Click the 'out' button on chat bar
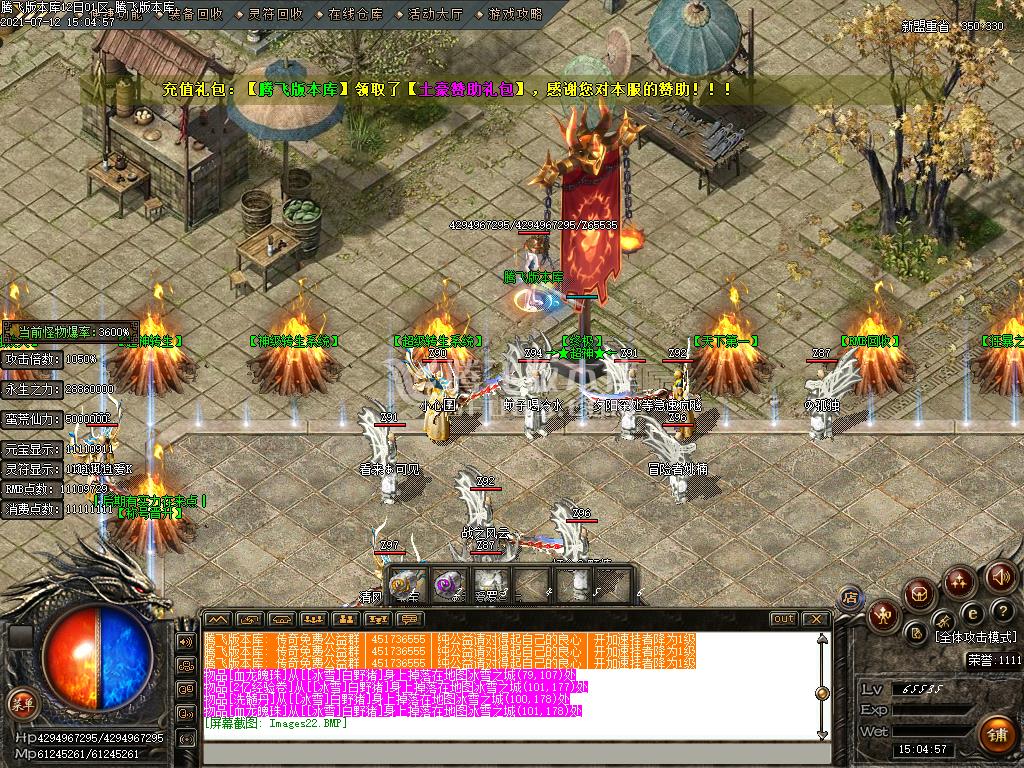Screen dimensions: 1024x768 pos(783,619)
